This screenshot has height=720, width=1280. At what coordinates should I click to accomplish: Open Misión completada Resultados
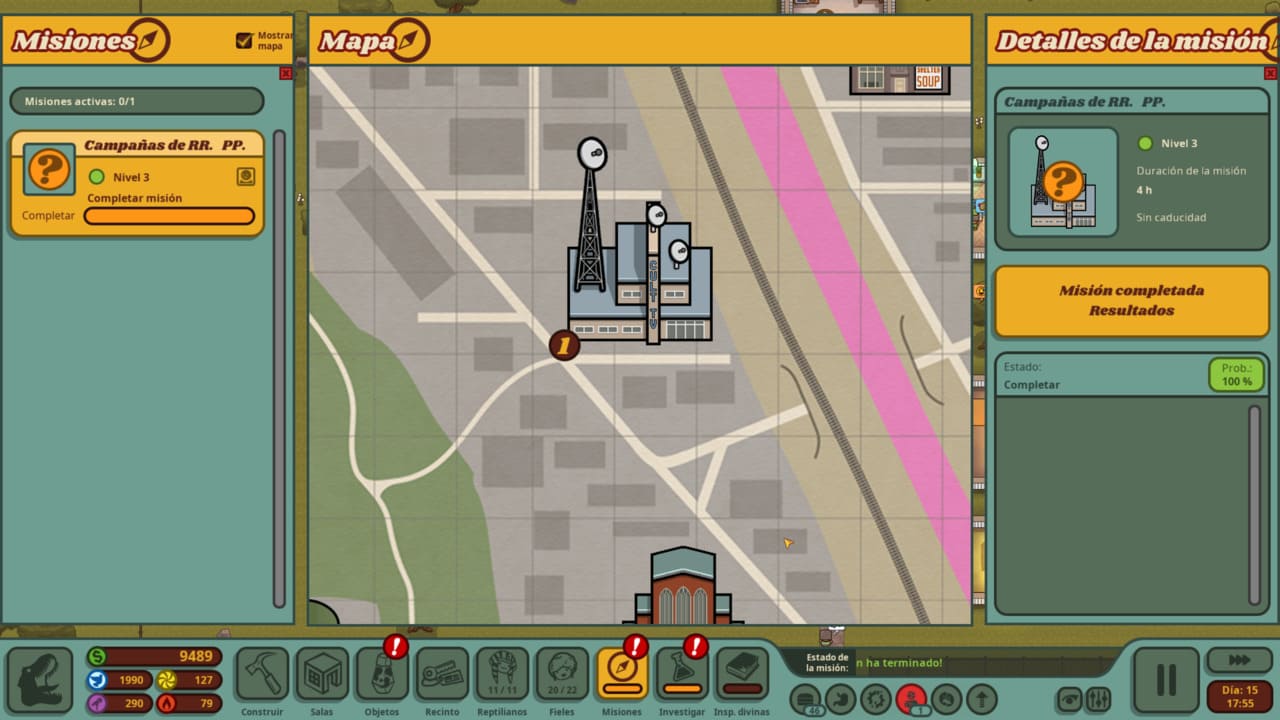coord(1131,300)
